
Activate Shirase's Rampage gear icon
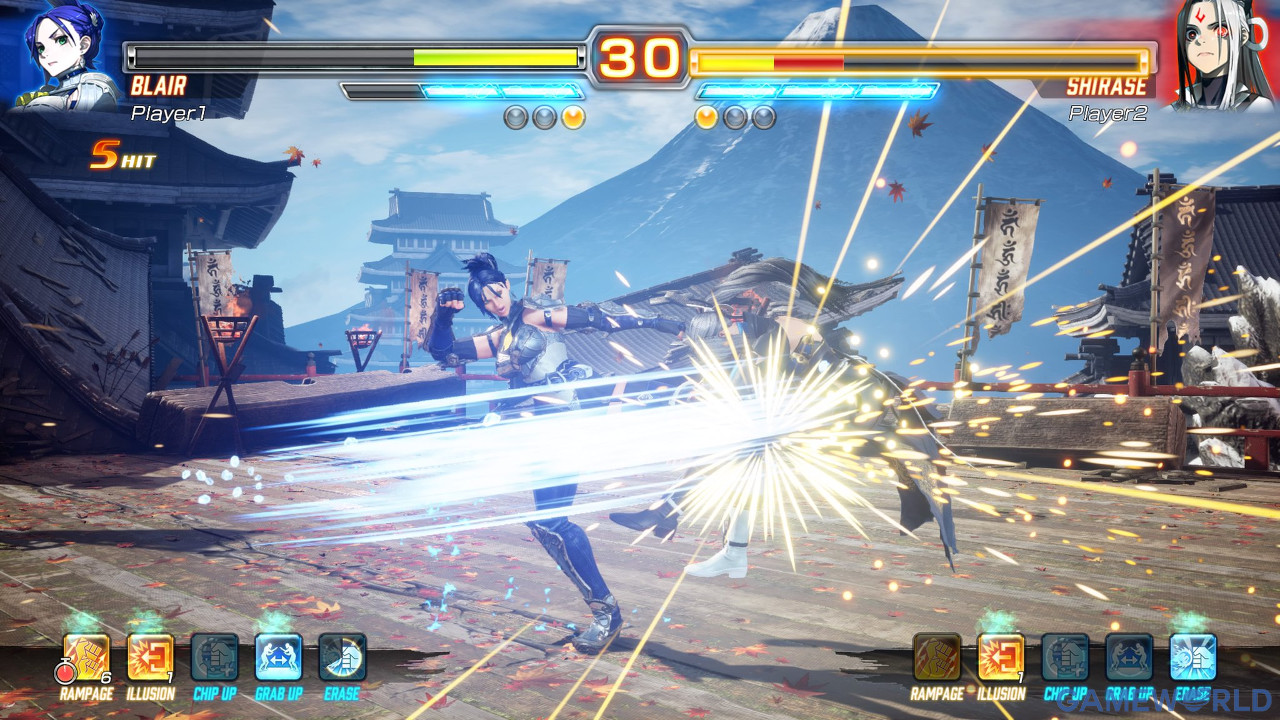coord(937,657)
